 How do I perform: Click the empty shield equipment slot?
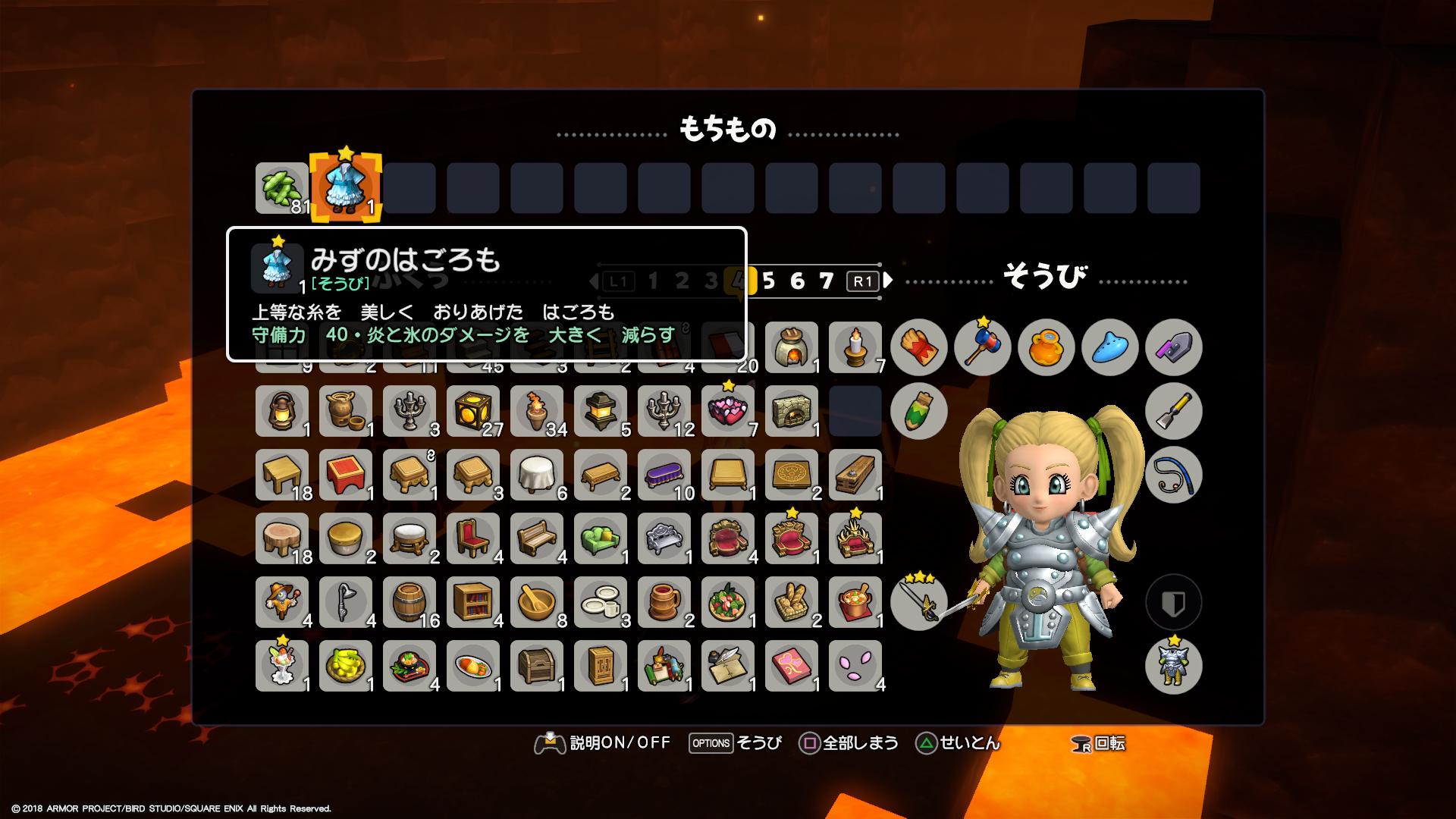click(x=1173, y=601)
